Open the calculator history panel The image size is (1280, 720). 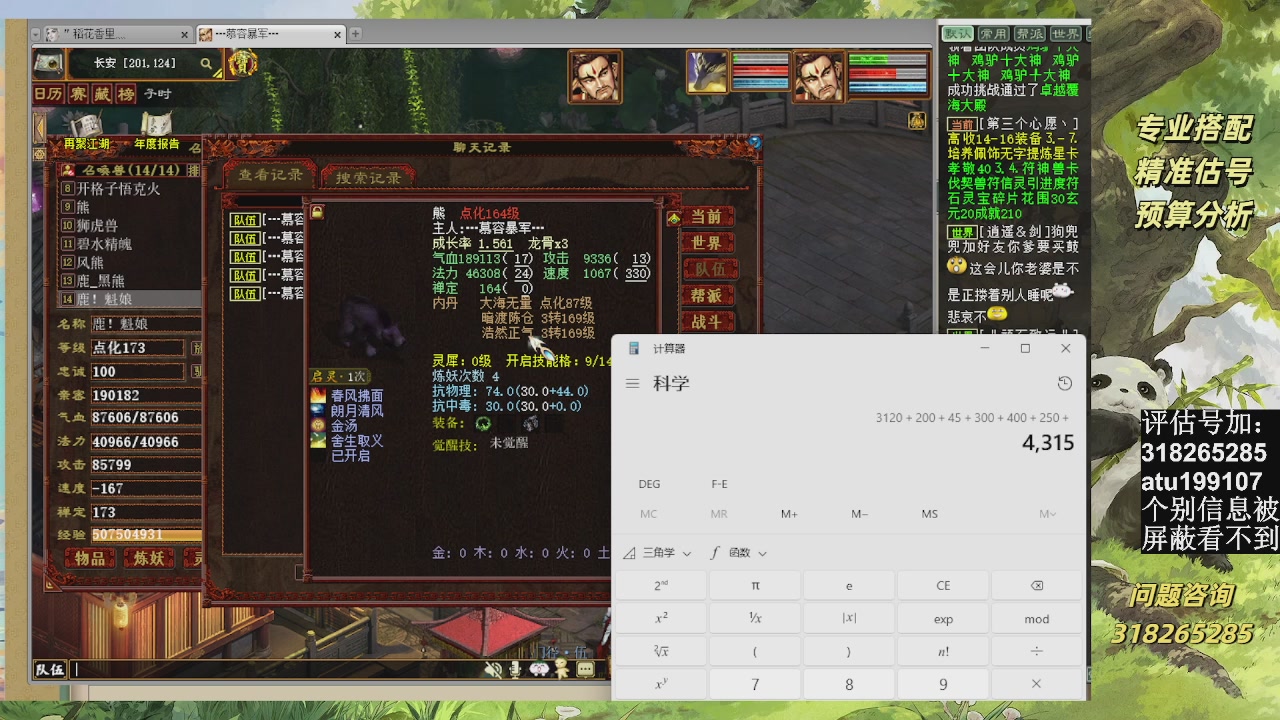pyautogui.click(x=1064, y=383)
